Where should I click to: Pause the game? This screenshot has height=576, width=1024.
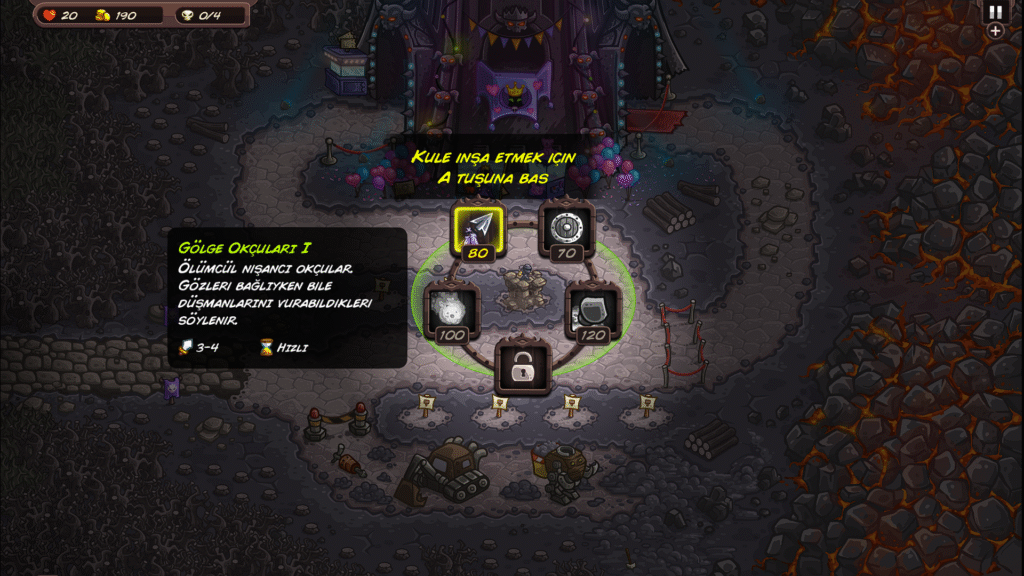(995, 12)
